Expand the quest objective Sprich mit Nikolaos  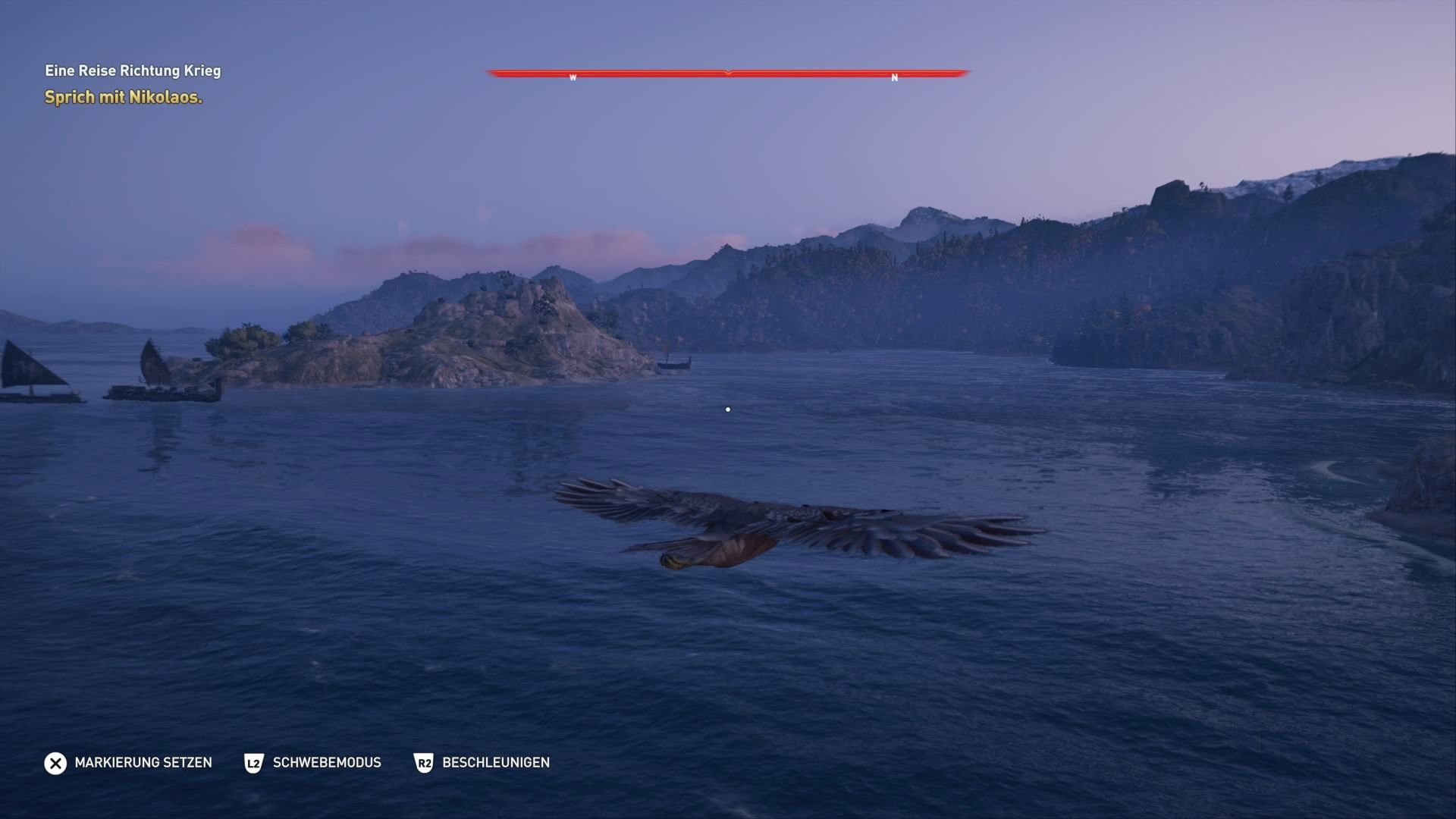pyautogui.click(x=123, y=98)
